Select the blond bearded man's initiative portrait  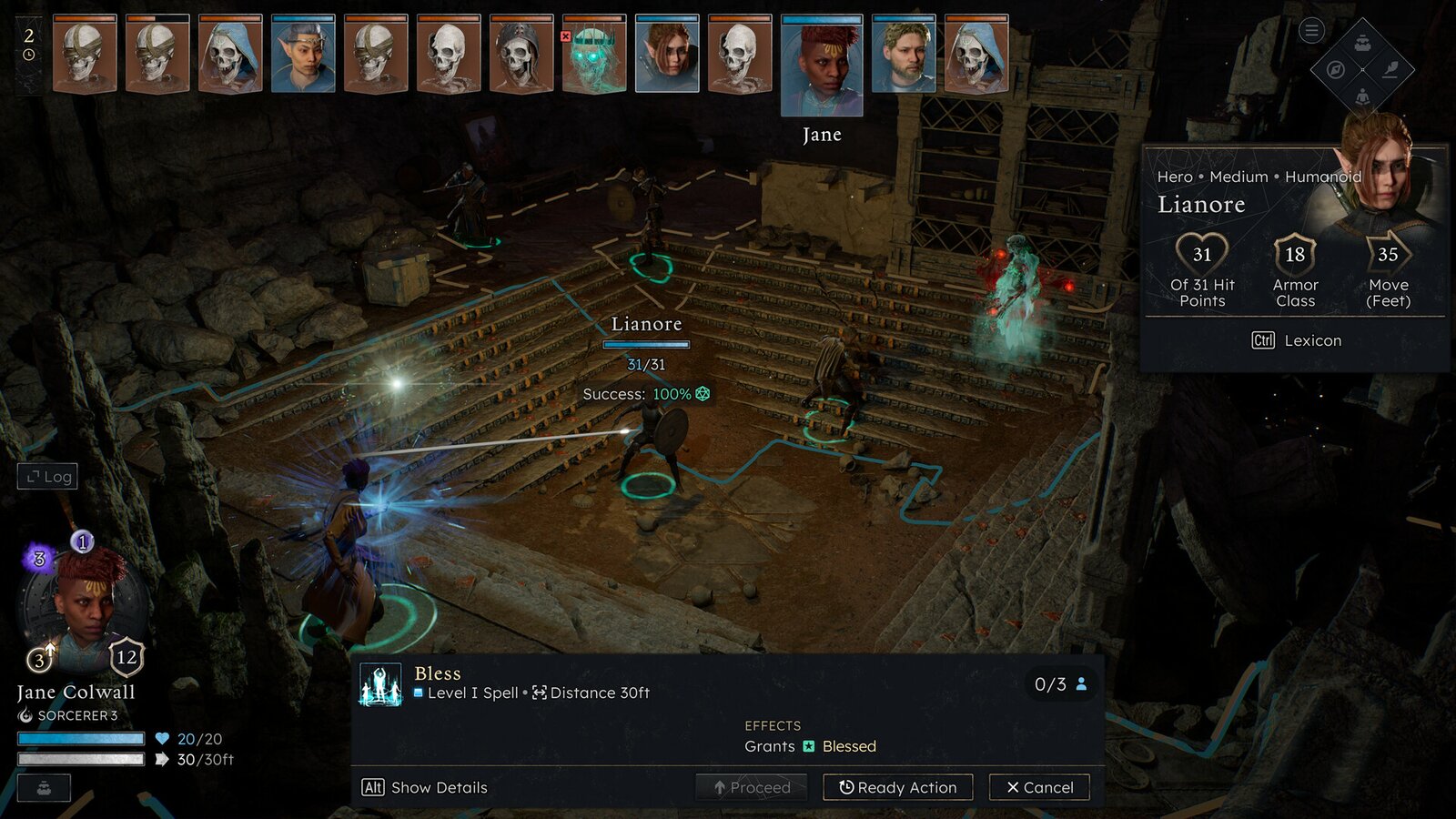click(904, 55)
